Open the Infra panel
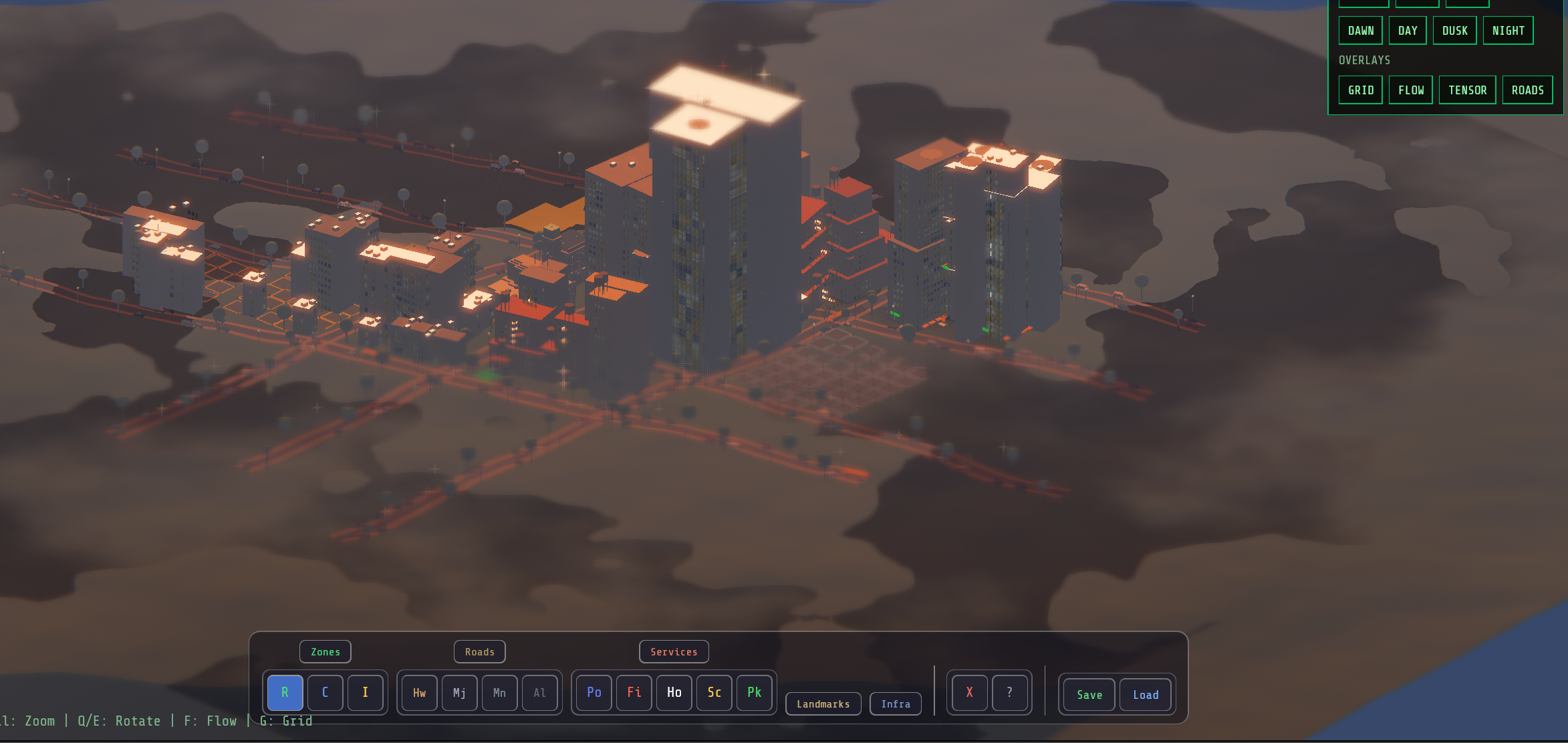Image resolution: width=1568 pixels, height=743 pixels. click(x=896, y=704)
